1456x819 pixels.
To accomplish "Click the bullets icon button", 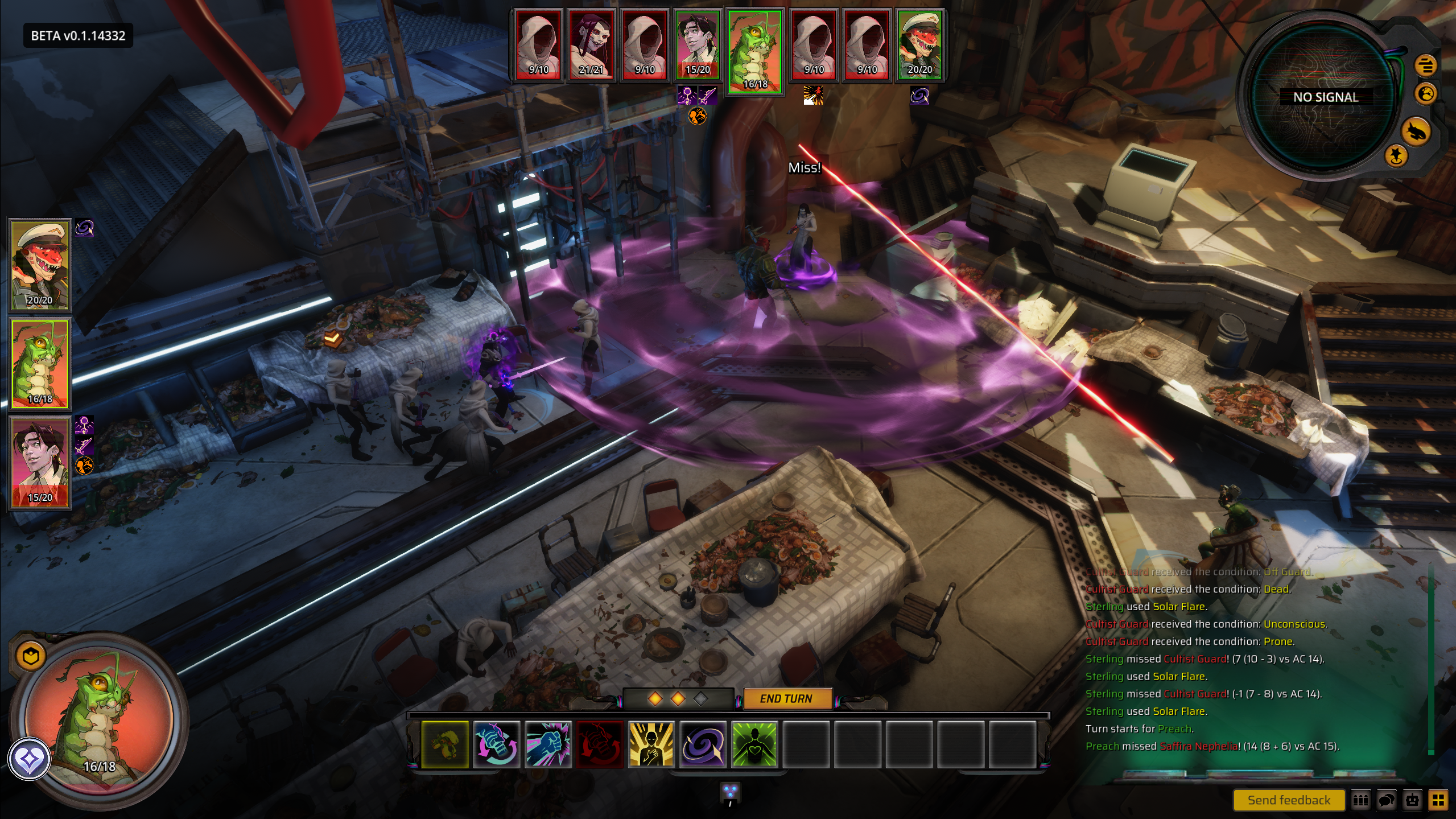I will [1360, 800].
